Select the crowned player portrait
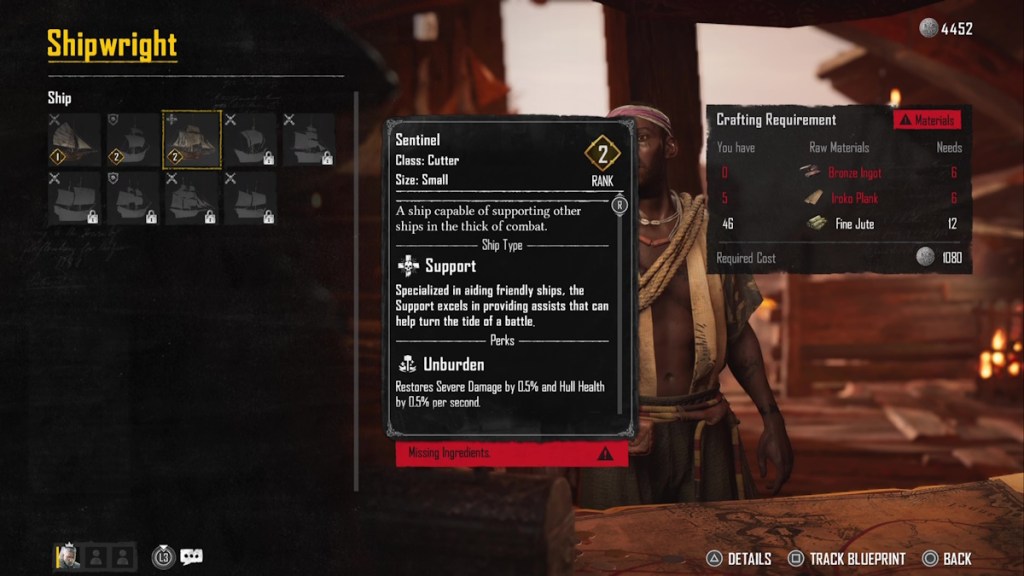Screen dimensions: 1024x576 (x=68, y=556)
